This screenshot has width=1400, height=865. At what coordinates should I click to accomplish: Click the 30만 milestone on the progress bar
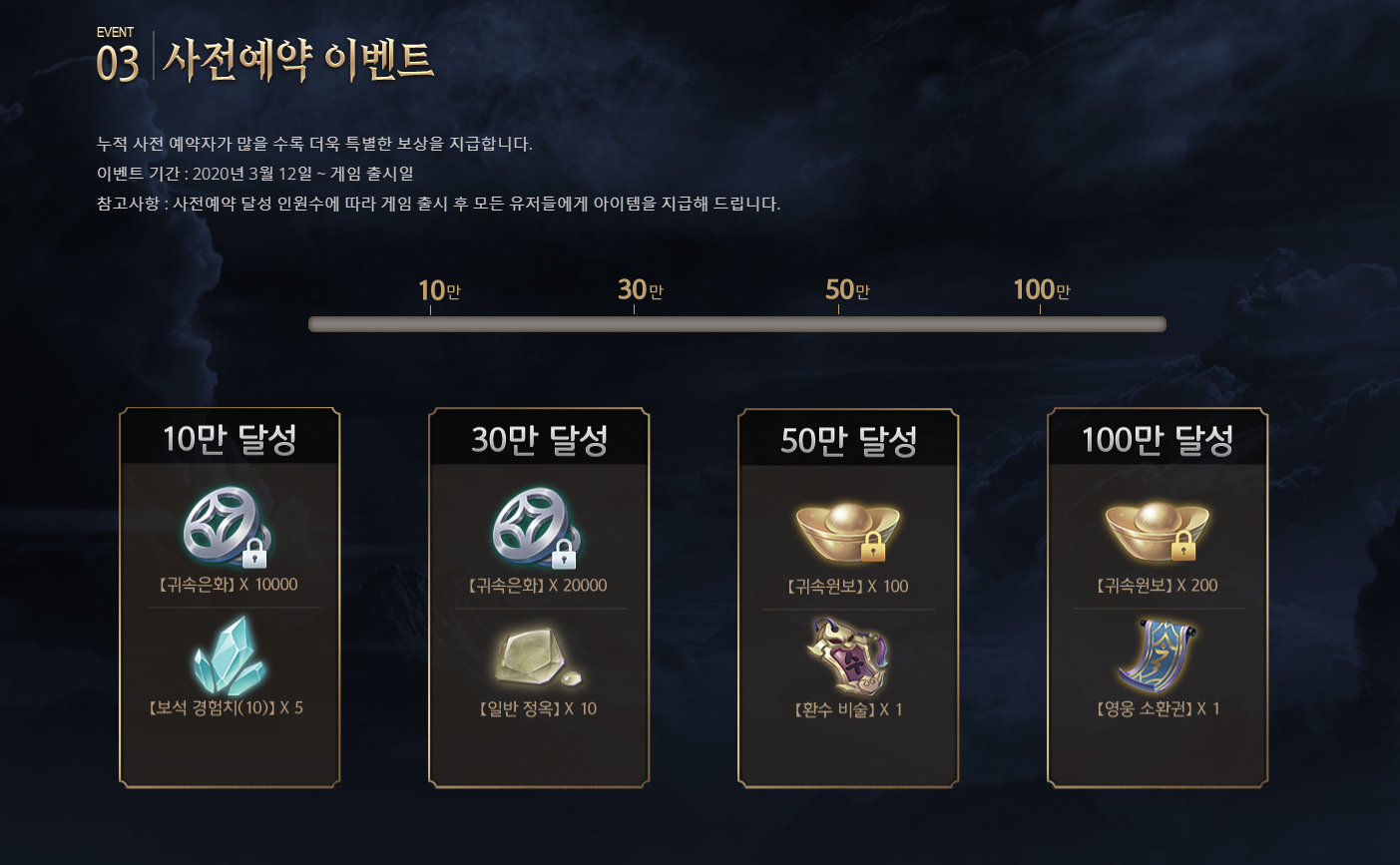coord(640,290)
